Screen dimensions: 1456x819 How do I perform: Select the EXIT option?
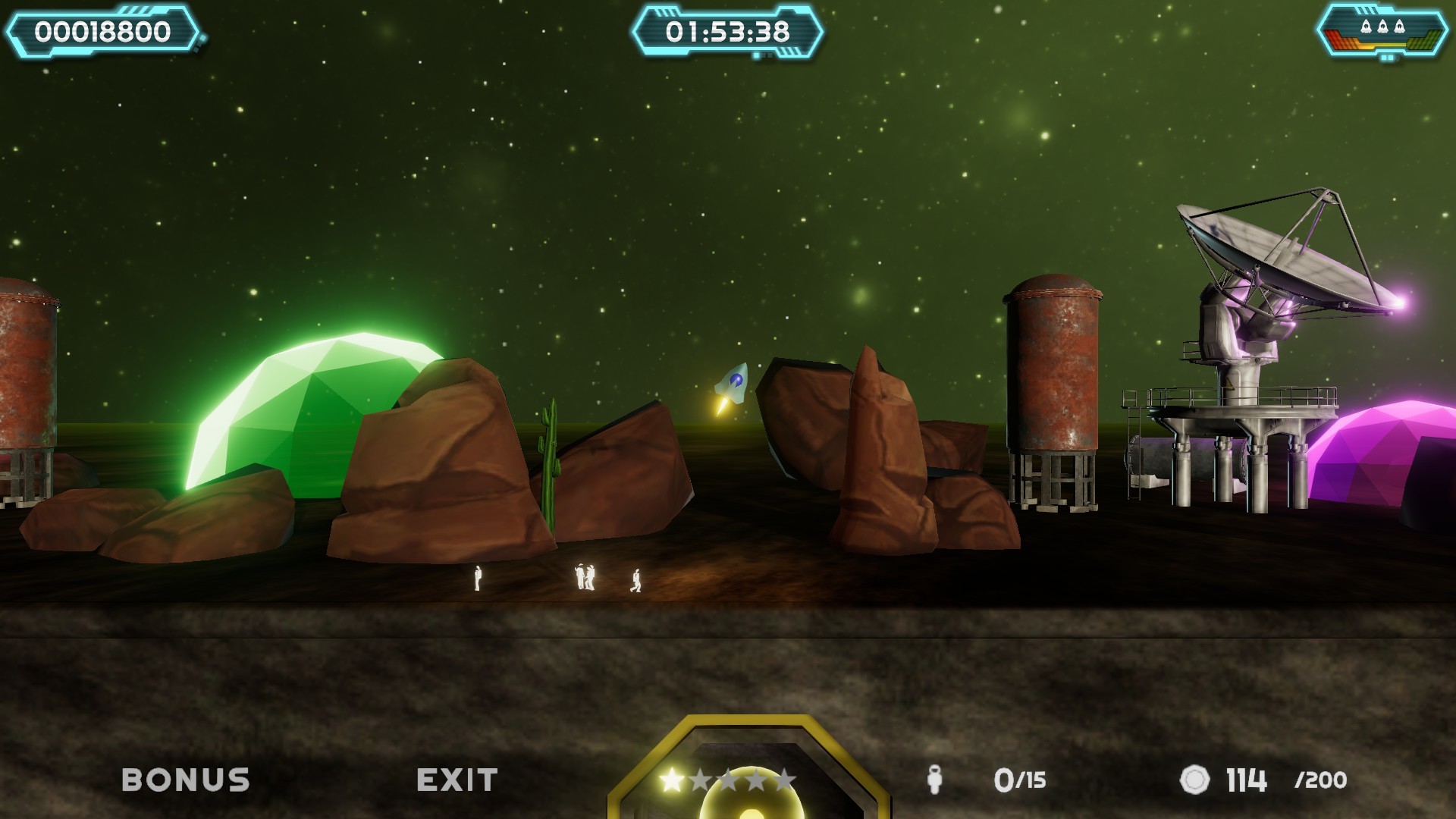pos(456,777)
